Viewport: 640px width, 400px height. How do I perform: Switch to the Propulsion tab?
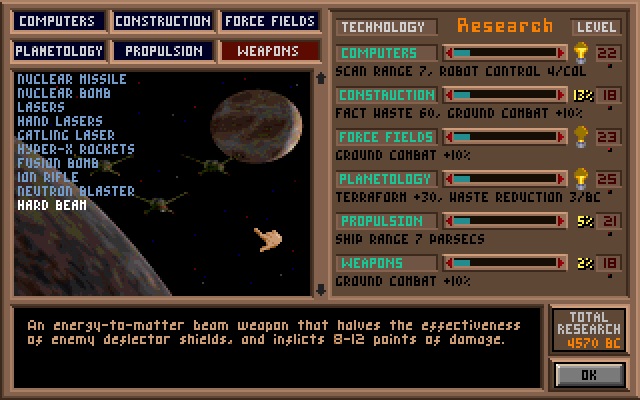(162, 50)
